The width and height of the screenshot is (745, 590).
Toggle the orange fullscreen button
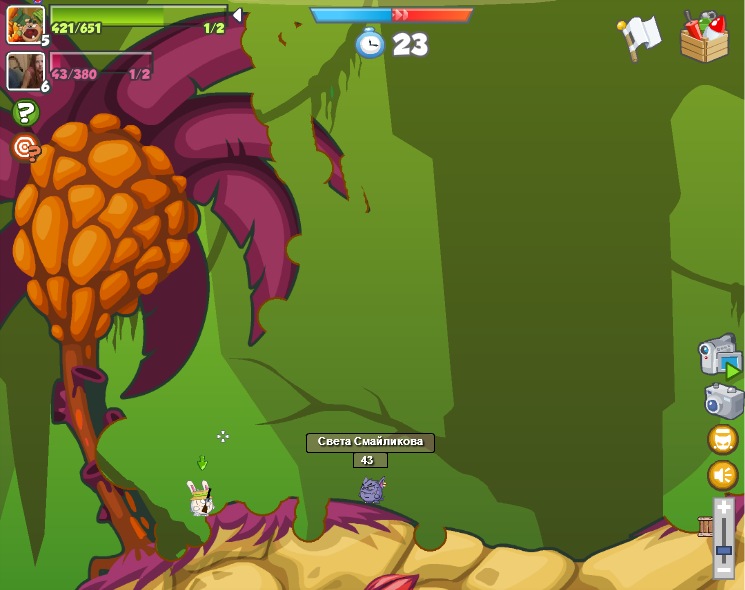(x=722, y=439)
